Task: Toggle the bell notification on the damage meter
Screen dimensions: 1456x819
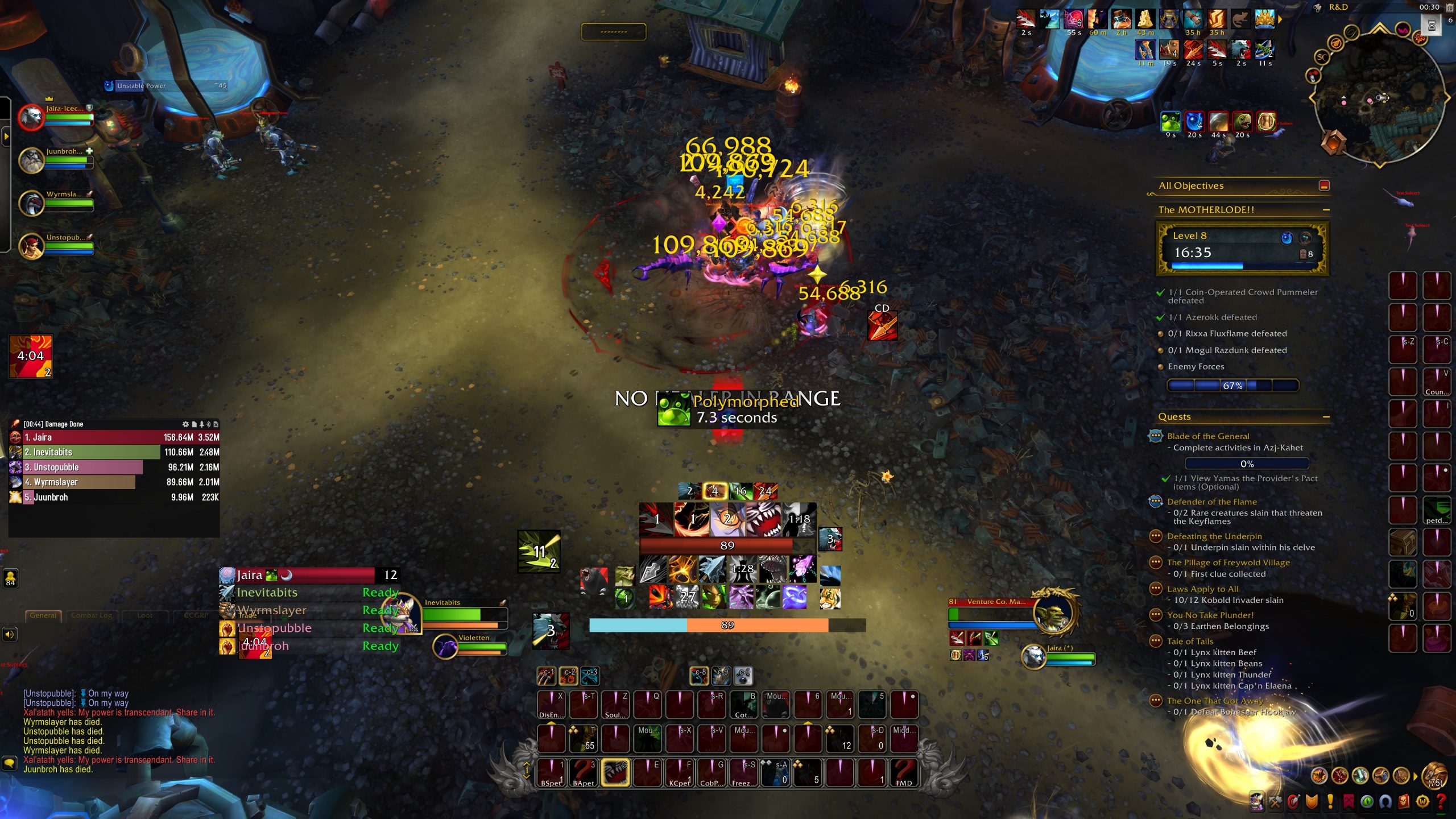Action: [x=202, y=425]
